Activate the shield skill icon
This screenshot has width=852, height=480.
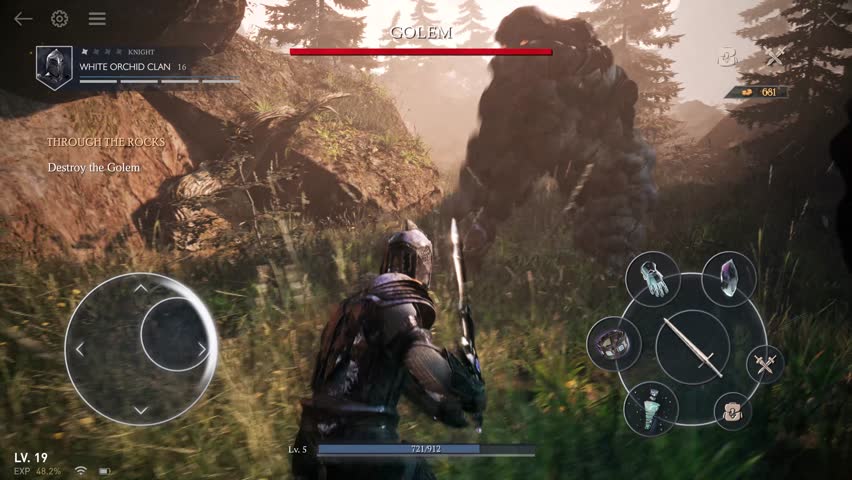coord(613,343)
